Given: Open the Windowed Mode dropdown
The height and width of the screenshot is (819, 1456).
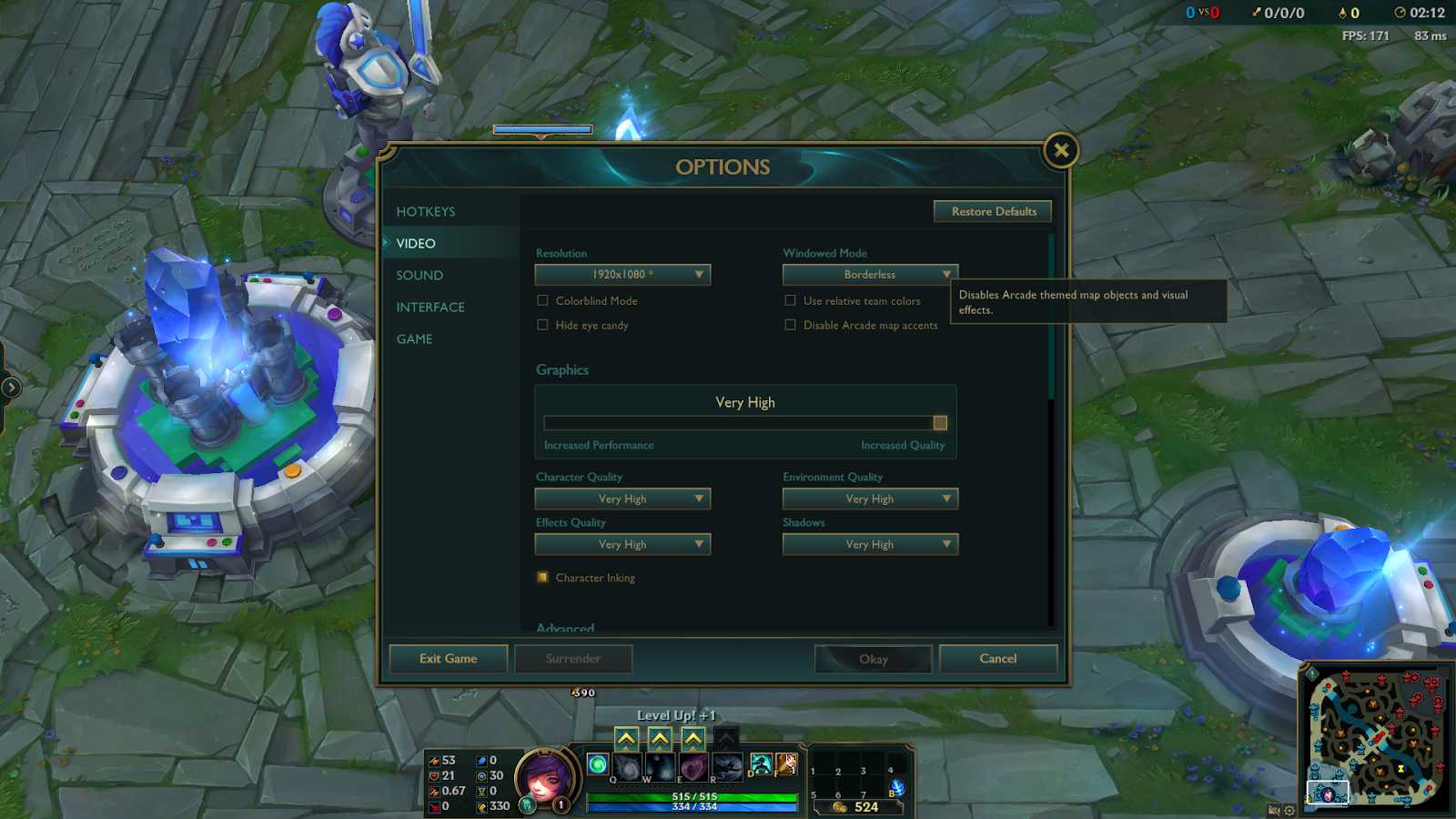Looking at the screenshot, I should (x=869, y=274).
